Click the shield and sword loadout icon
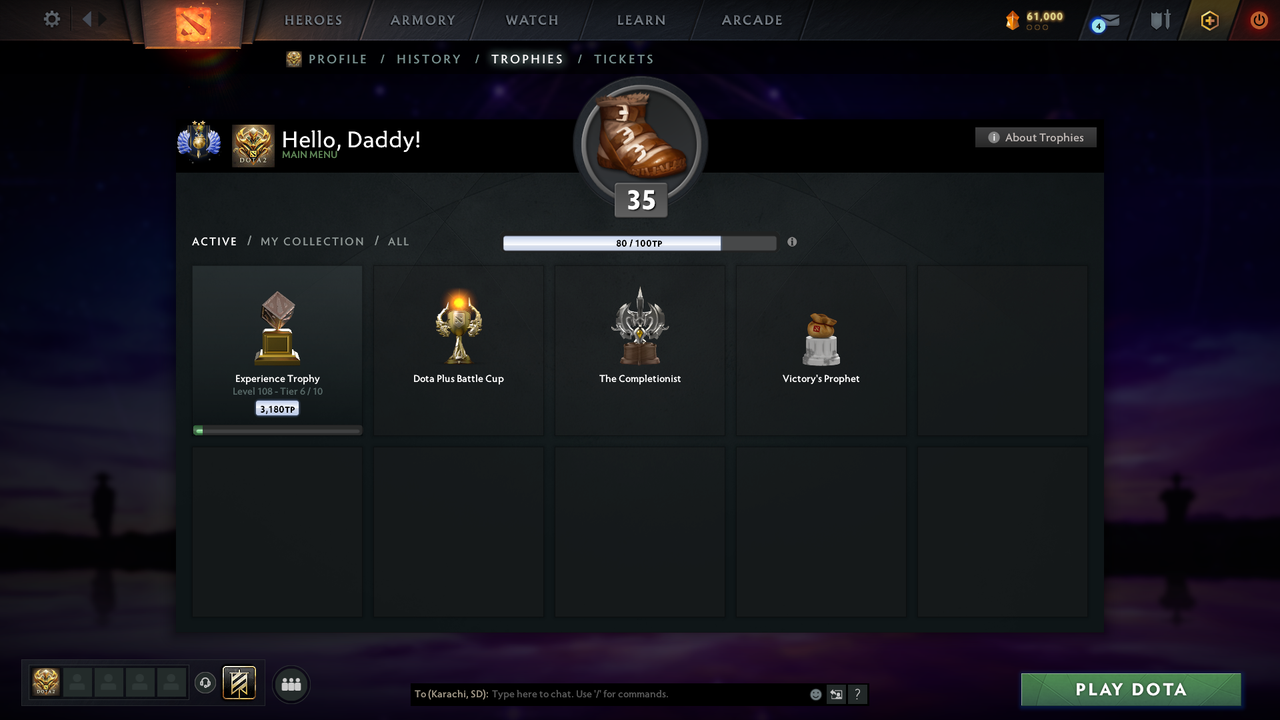1280x720 pixels. 1158,20
